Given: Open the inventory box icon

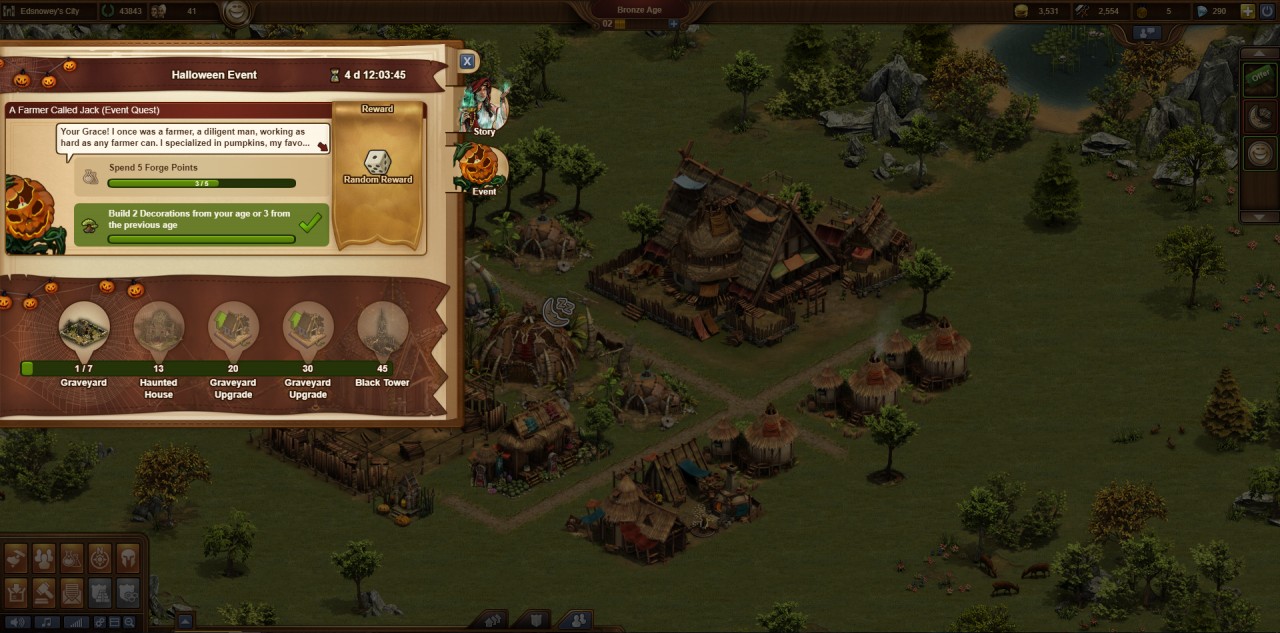Looking at the screenshot, I should point(15,593).
